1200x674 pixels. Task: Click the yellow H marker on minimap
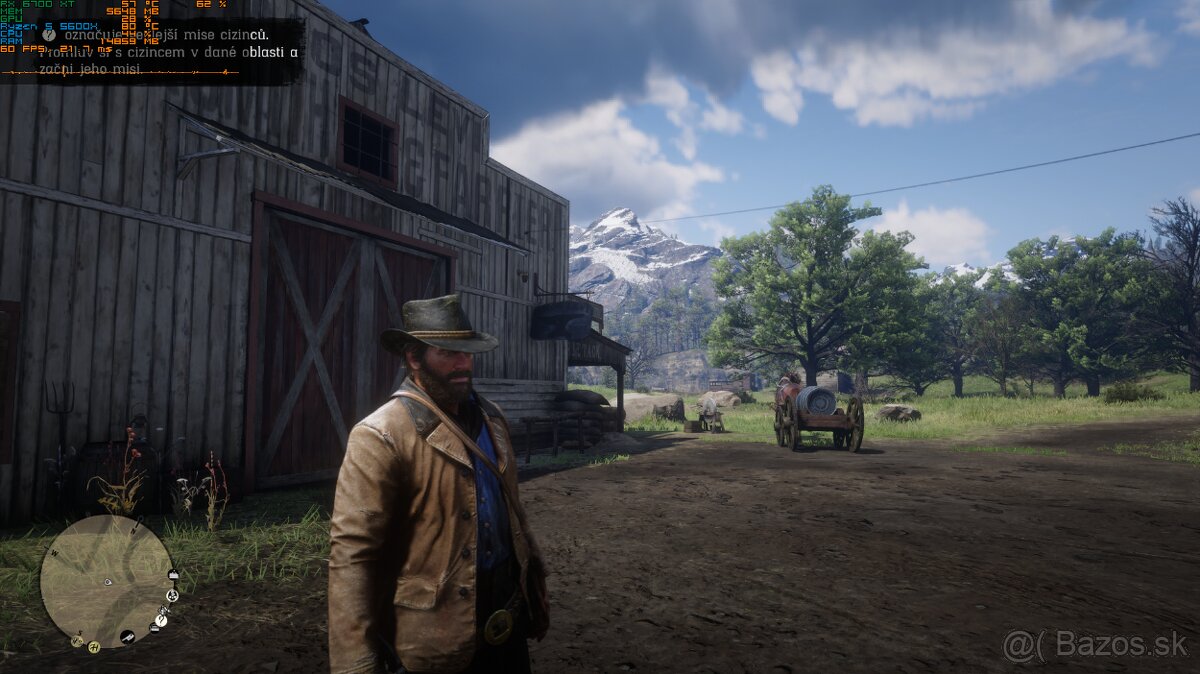click(93, 646)
